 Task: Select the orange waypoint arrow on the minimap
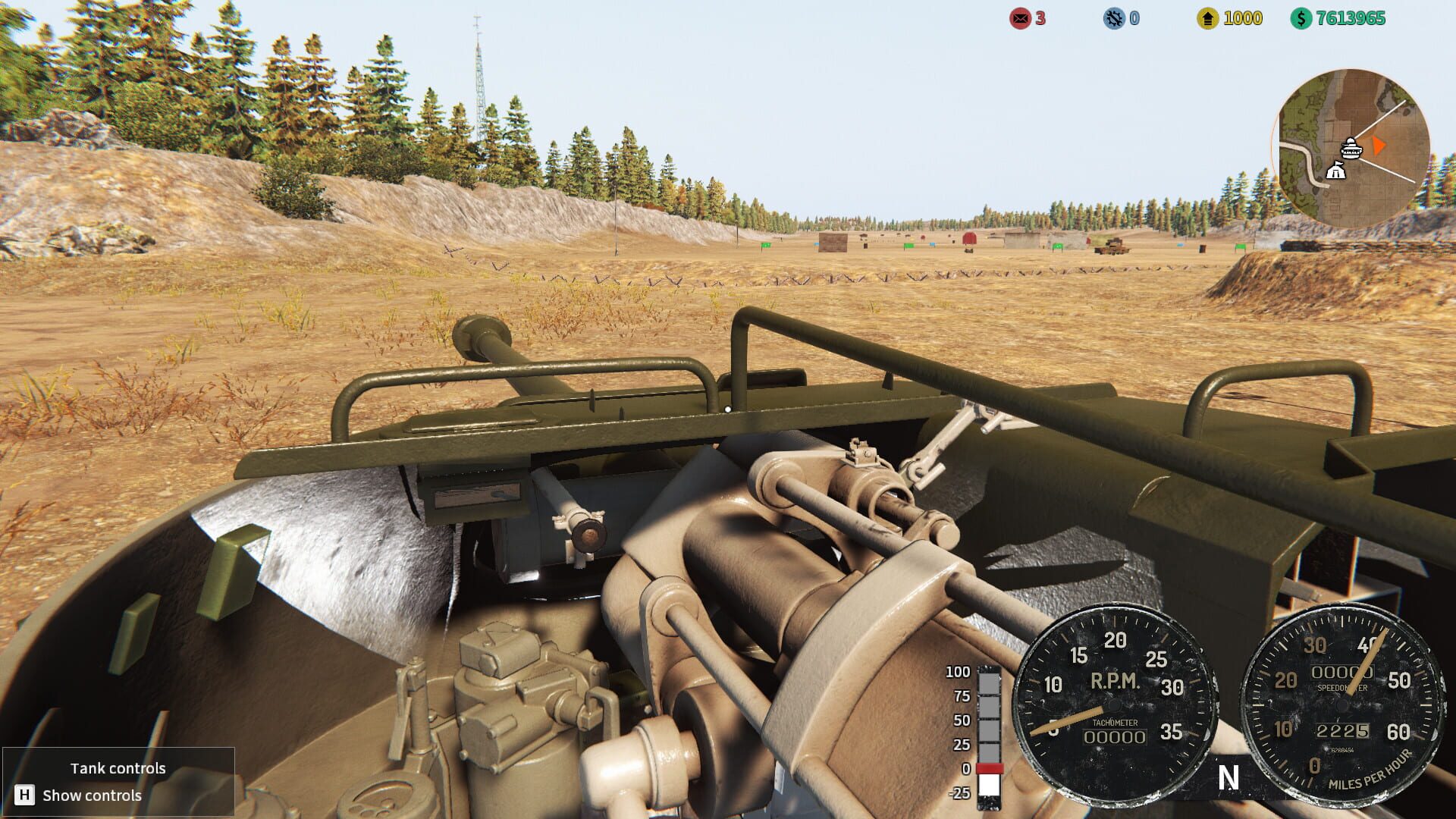1378,145
